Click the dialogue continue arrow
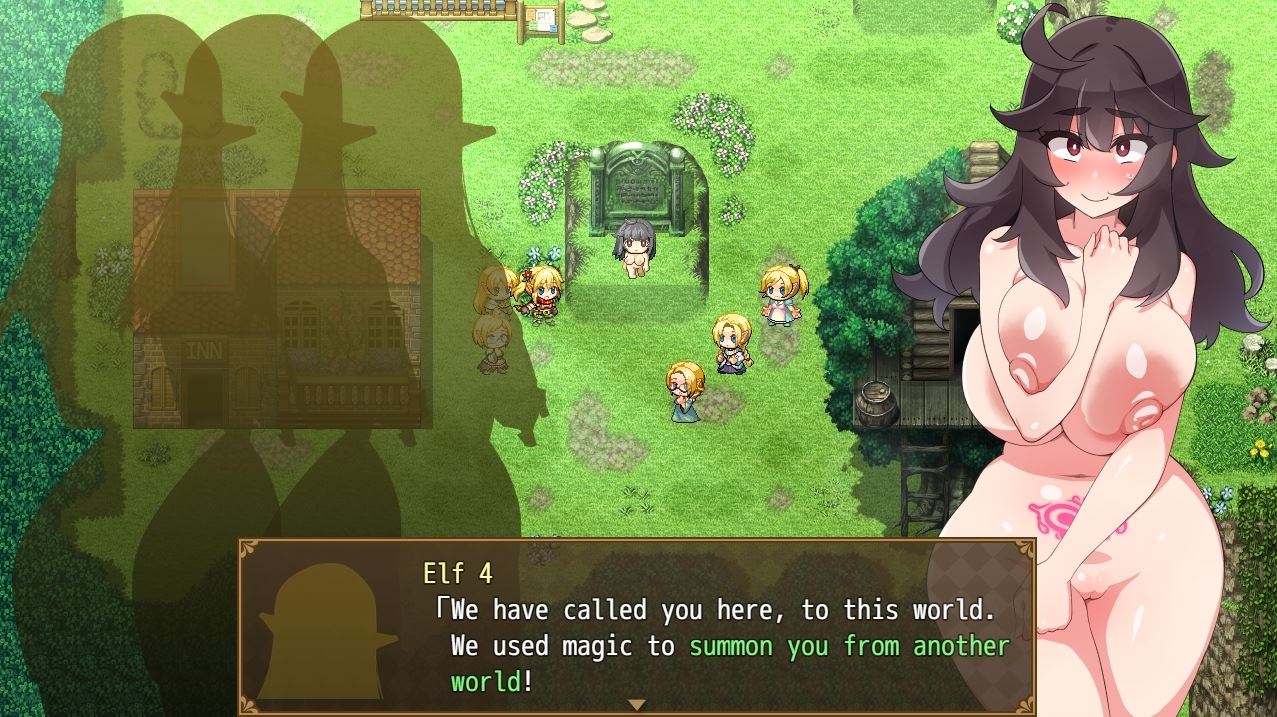 pyautogui.click(x=636, y=705)
